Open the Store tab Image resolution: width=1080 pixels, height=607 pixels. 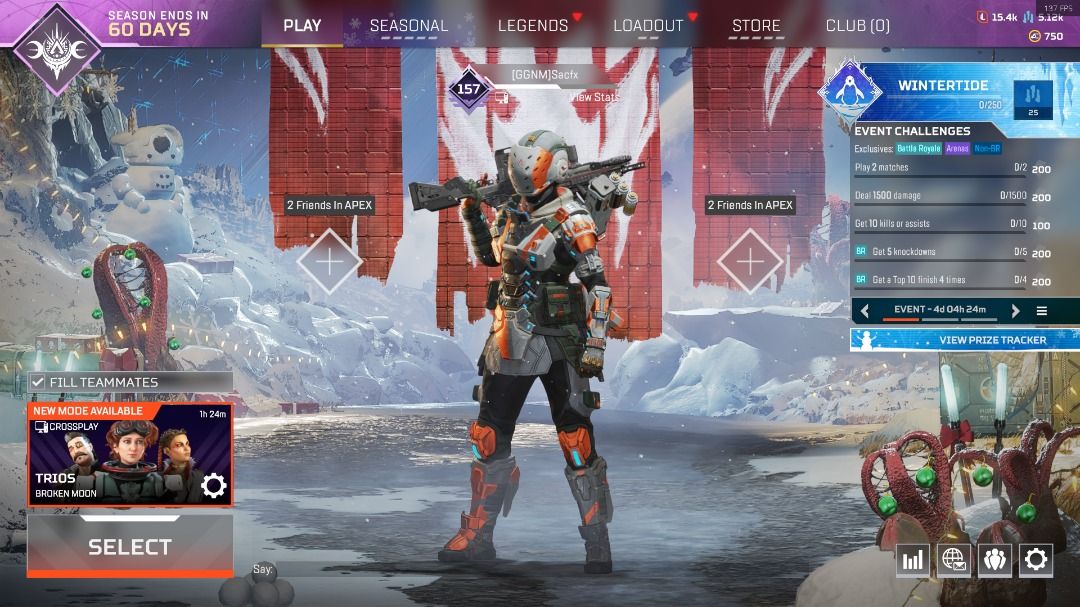(x=756, y=26)
